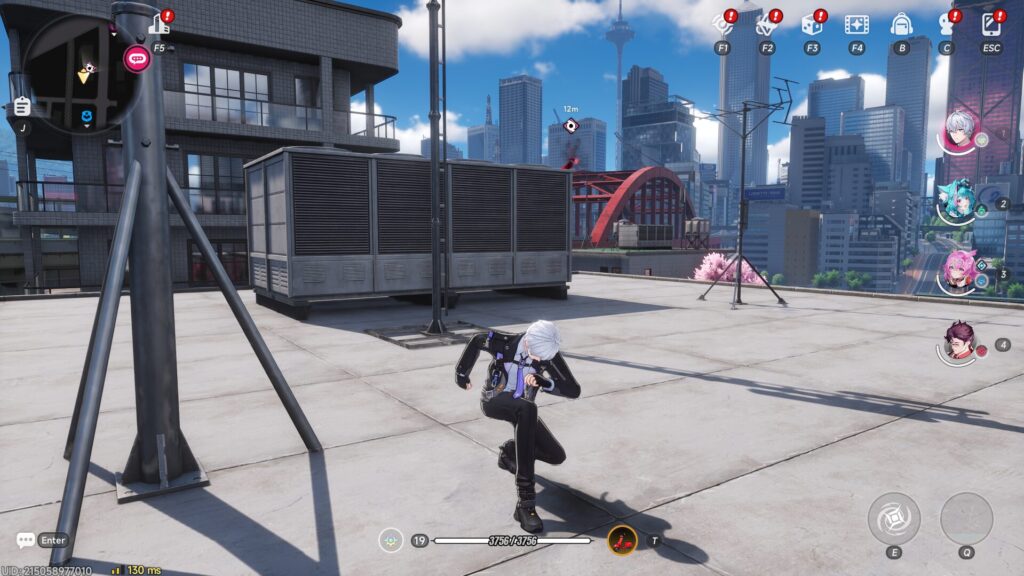The height and width of the screenshot is (576, 1024).
Task: Activate the greyed-out ultimate ability
Action: (966, 519)
